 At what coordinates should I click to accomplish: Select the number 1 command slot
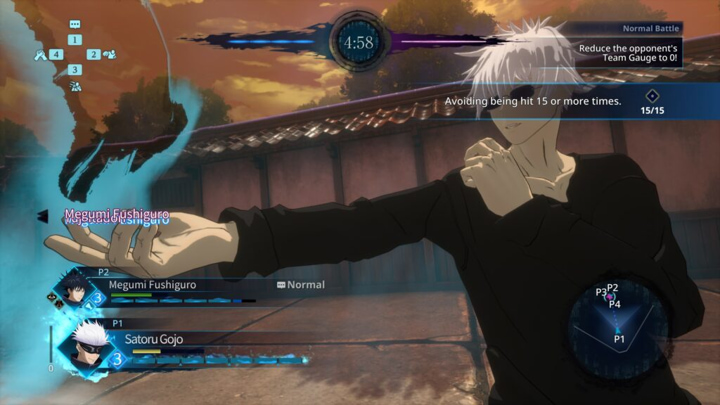(x=75, y=39)
